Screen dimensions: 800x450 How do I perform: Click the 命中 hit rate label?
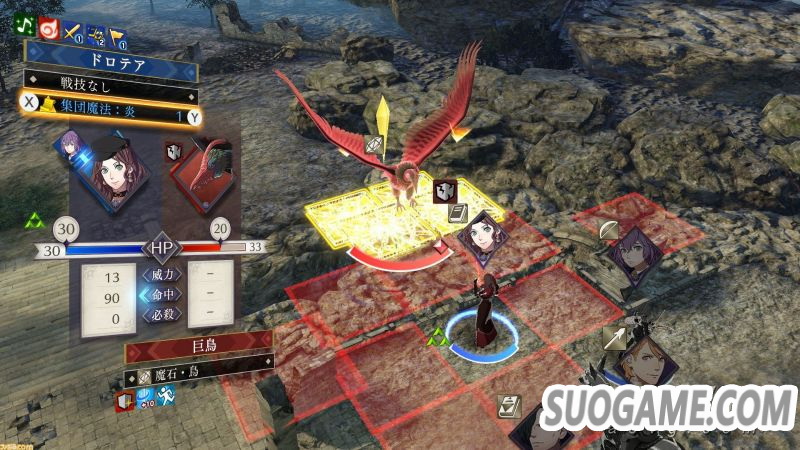click(162, 294)
